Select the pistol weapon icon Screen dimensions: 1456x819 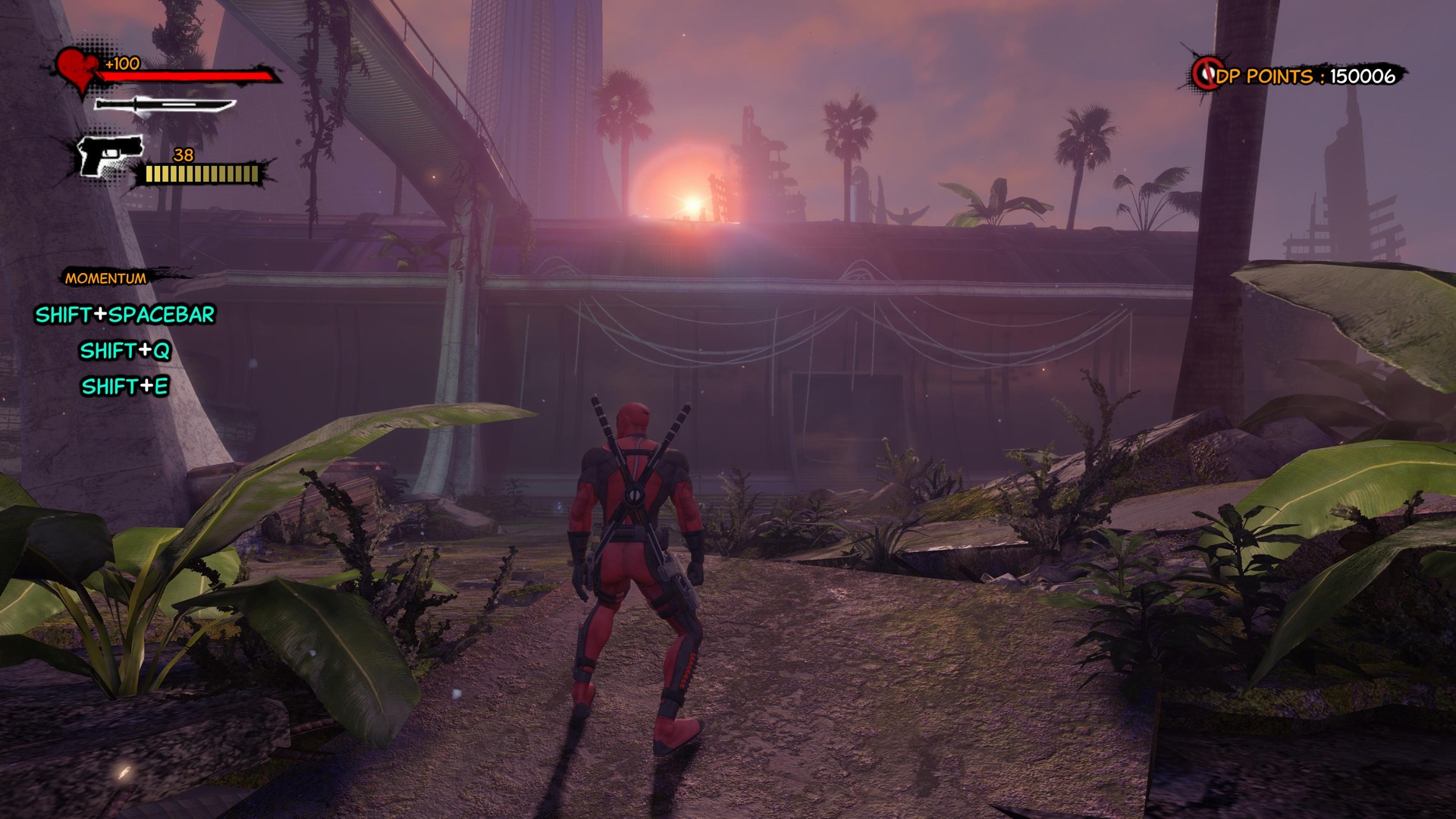[111, 155]
